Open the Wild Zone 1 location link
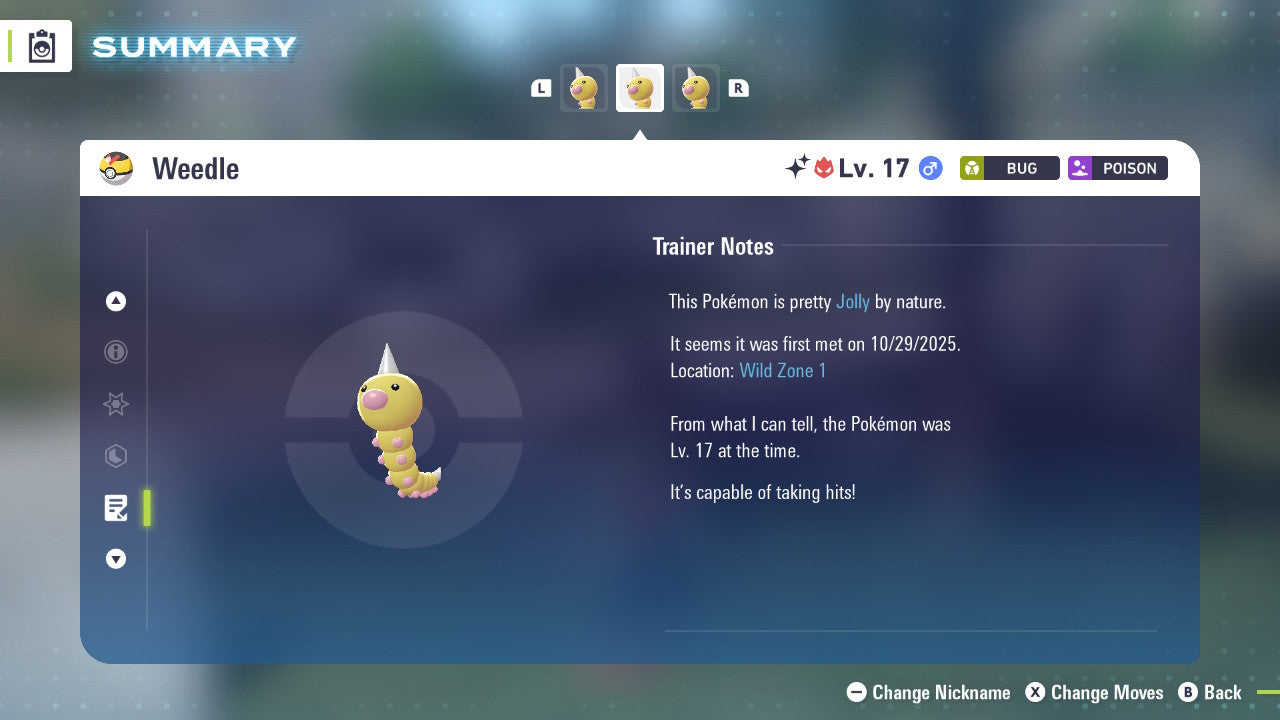 [x=783, y=370]
